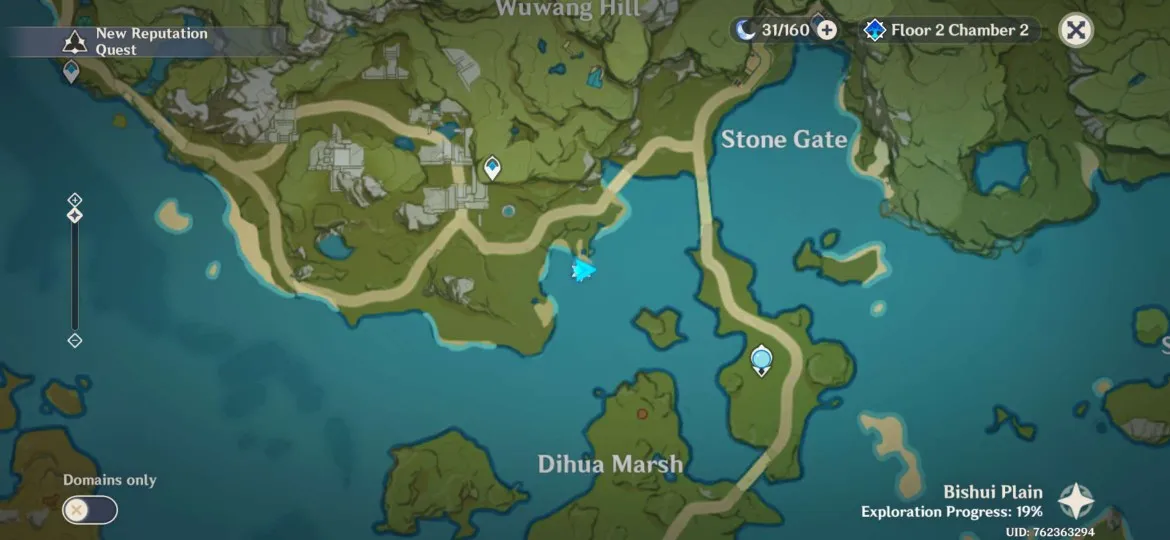
Task: Add resin using the plus button
Action: (827, 30)
